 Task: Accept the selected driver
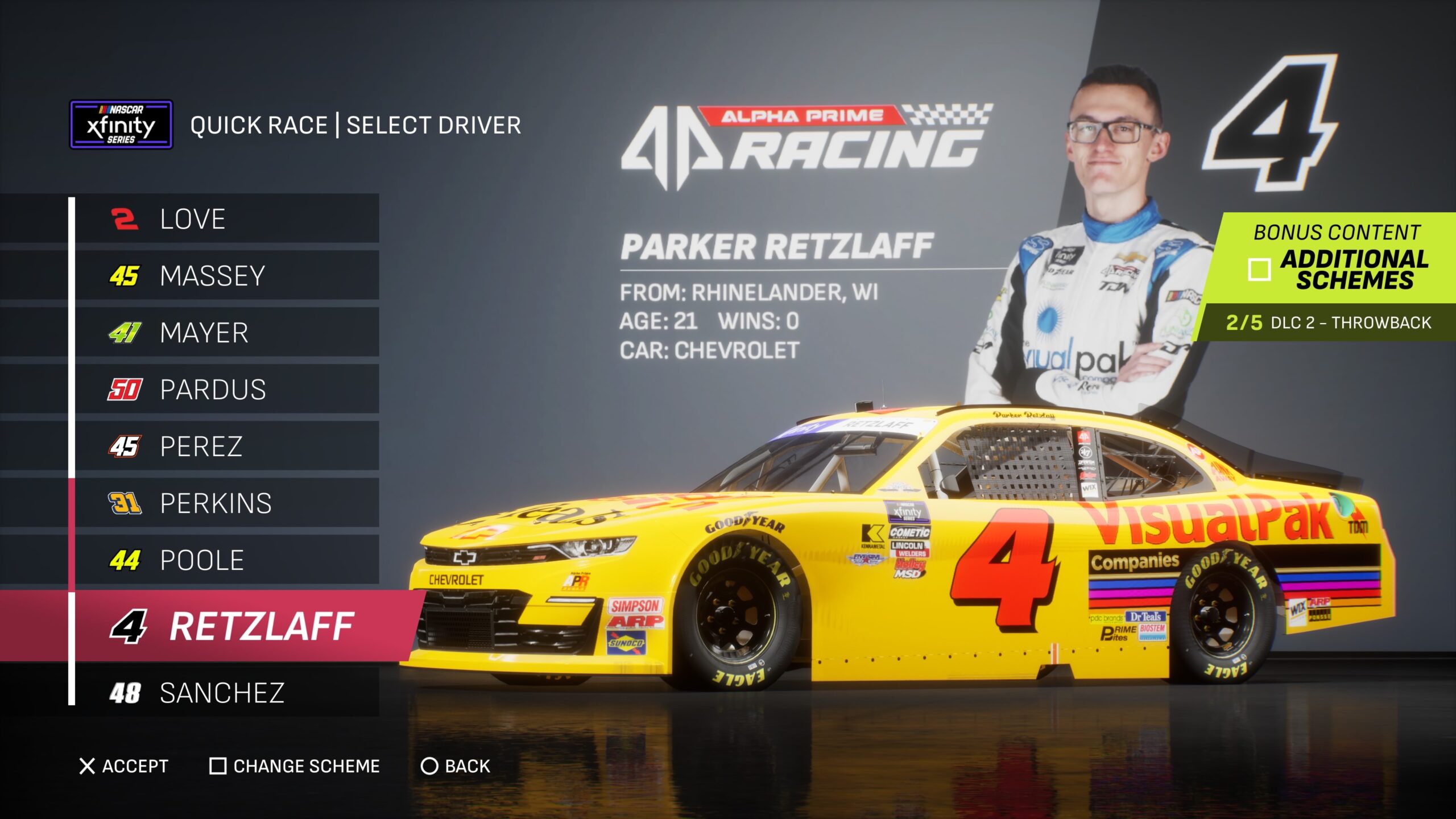click(124, 766)
